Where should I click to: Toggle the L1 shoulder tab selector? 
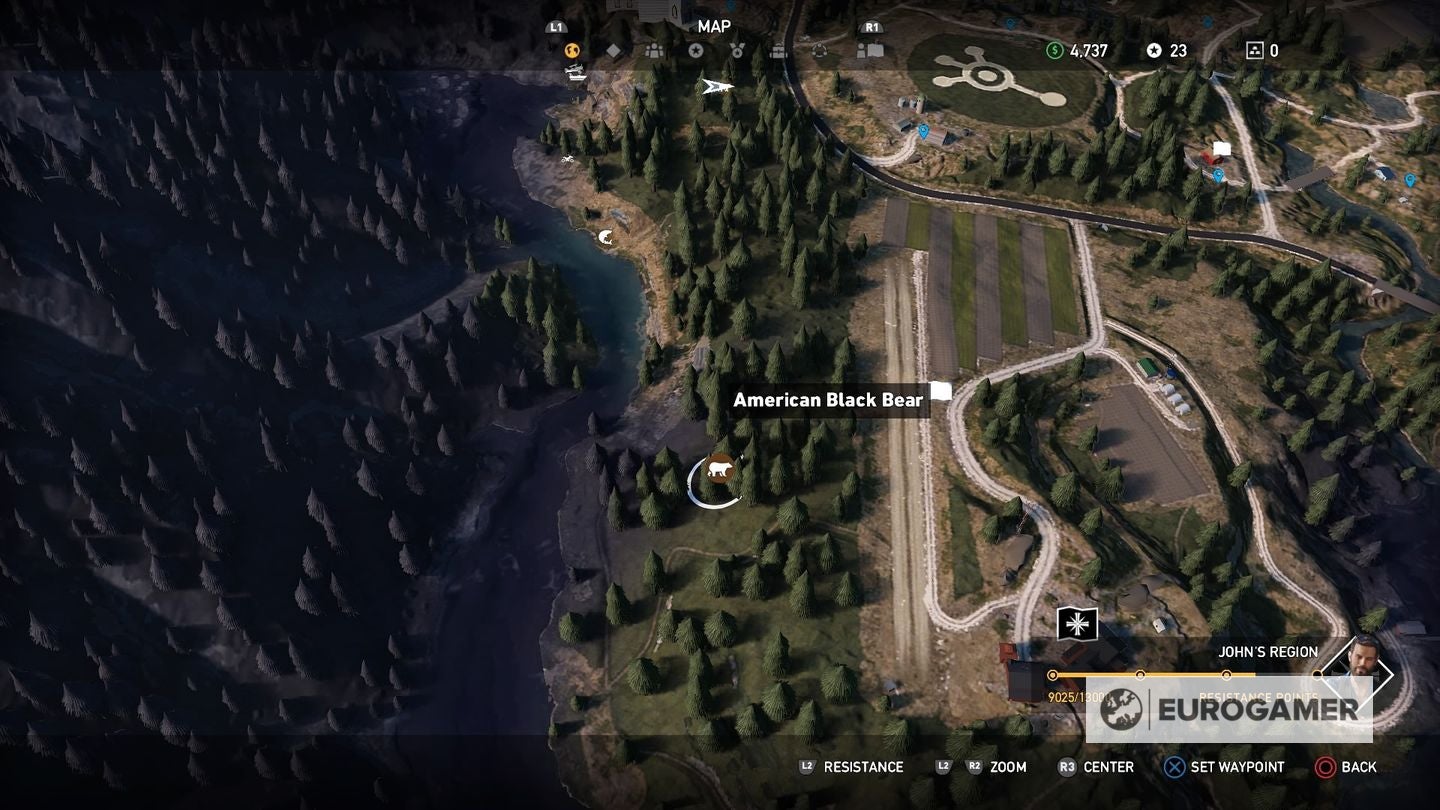coord(555,26)
